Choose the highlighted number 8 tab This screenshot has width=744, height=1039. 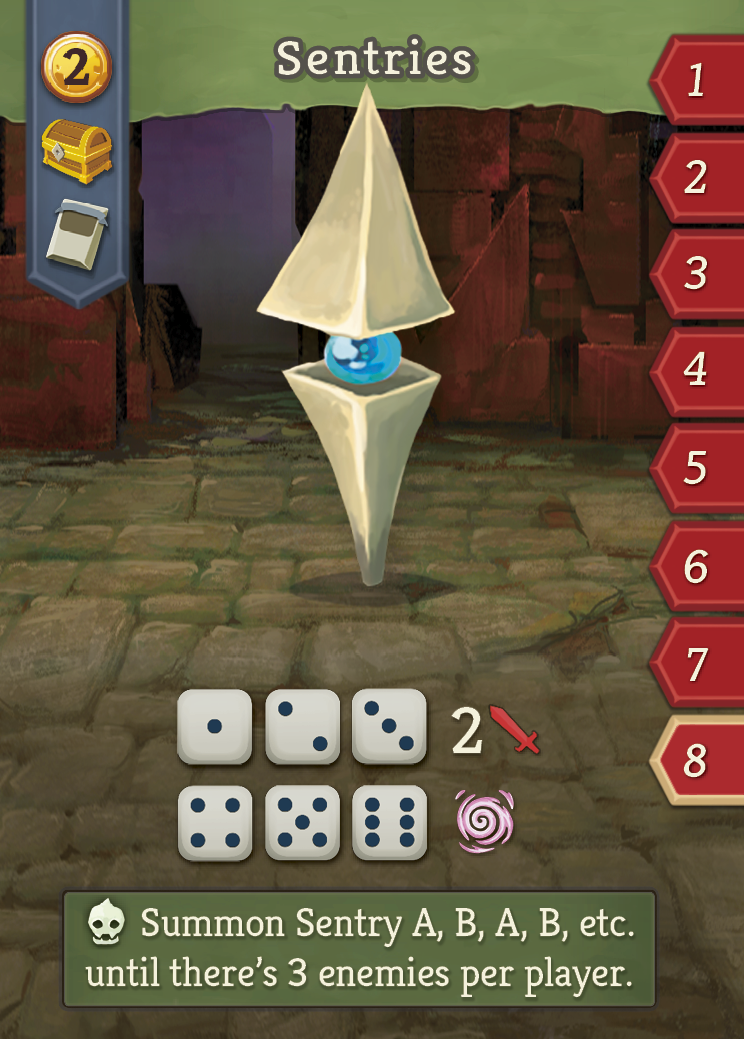697,761
